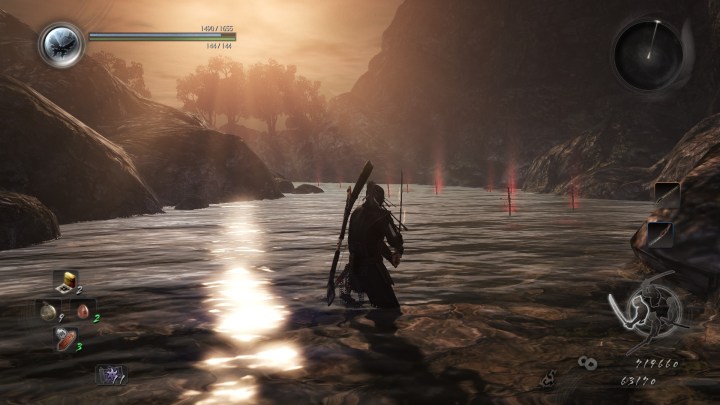
Task: Use the yellow elixir item slot
Action: coord(67,282)
